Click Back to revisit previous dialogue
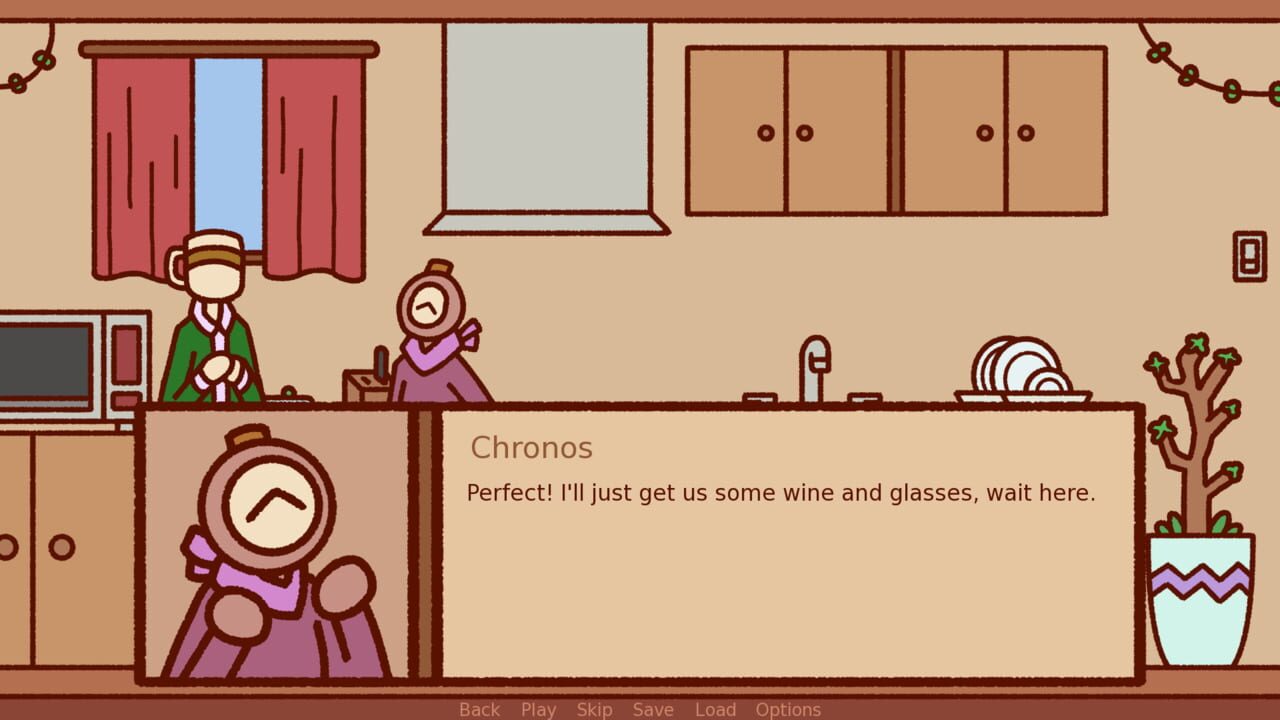The width and height of the screenshot is (1280, 720). (x=478, y=709)
